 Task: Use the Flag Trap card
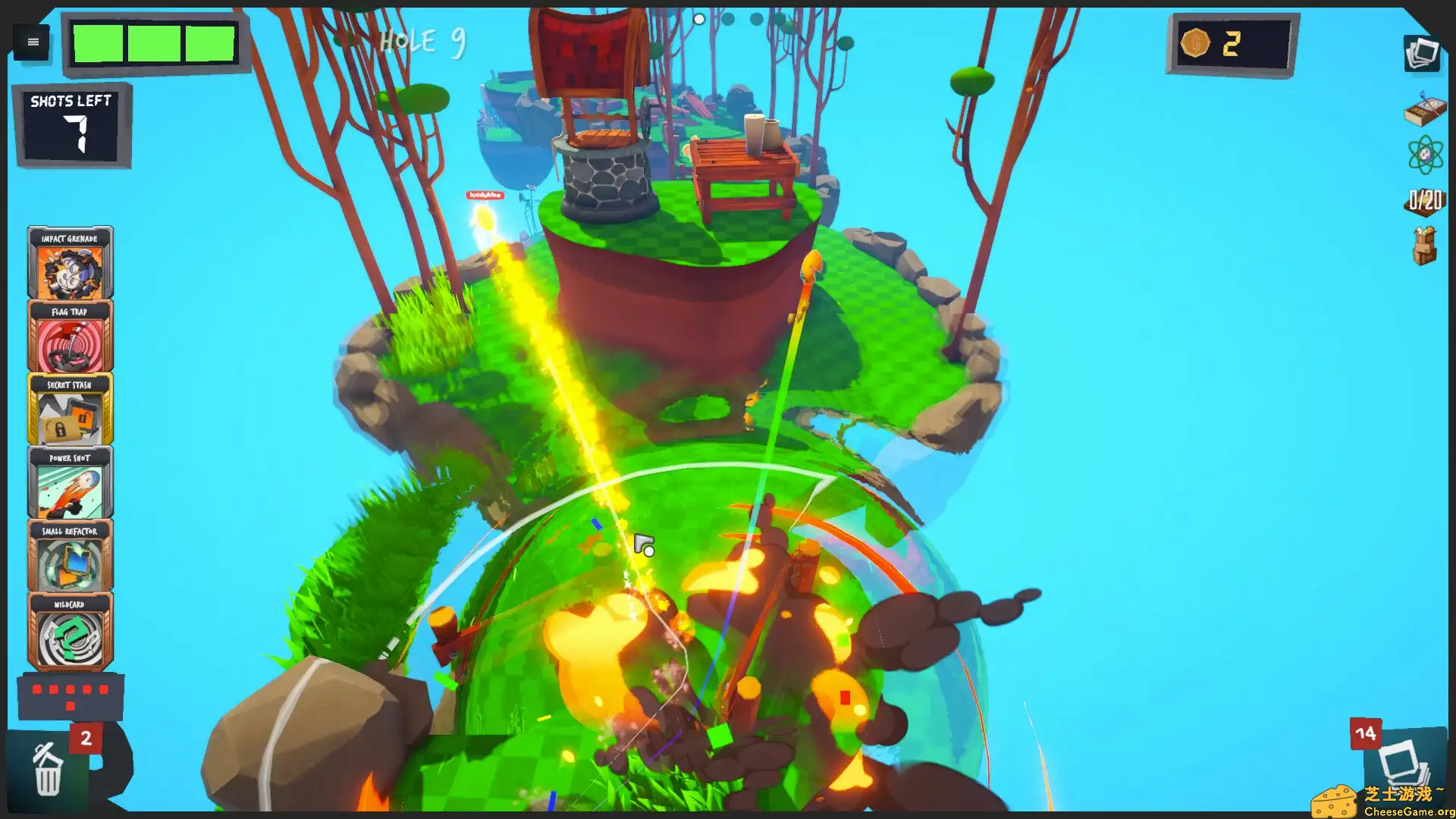[x=70, y=335]
